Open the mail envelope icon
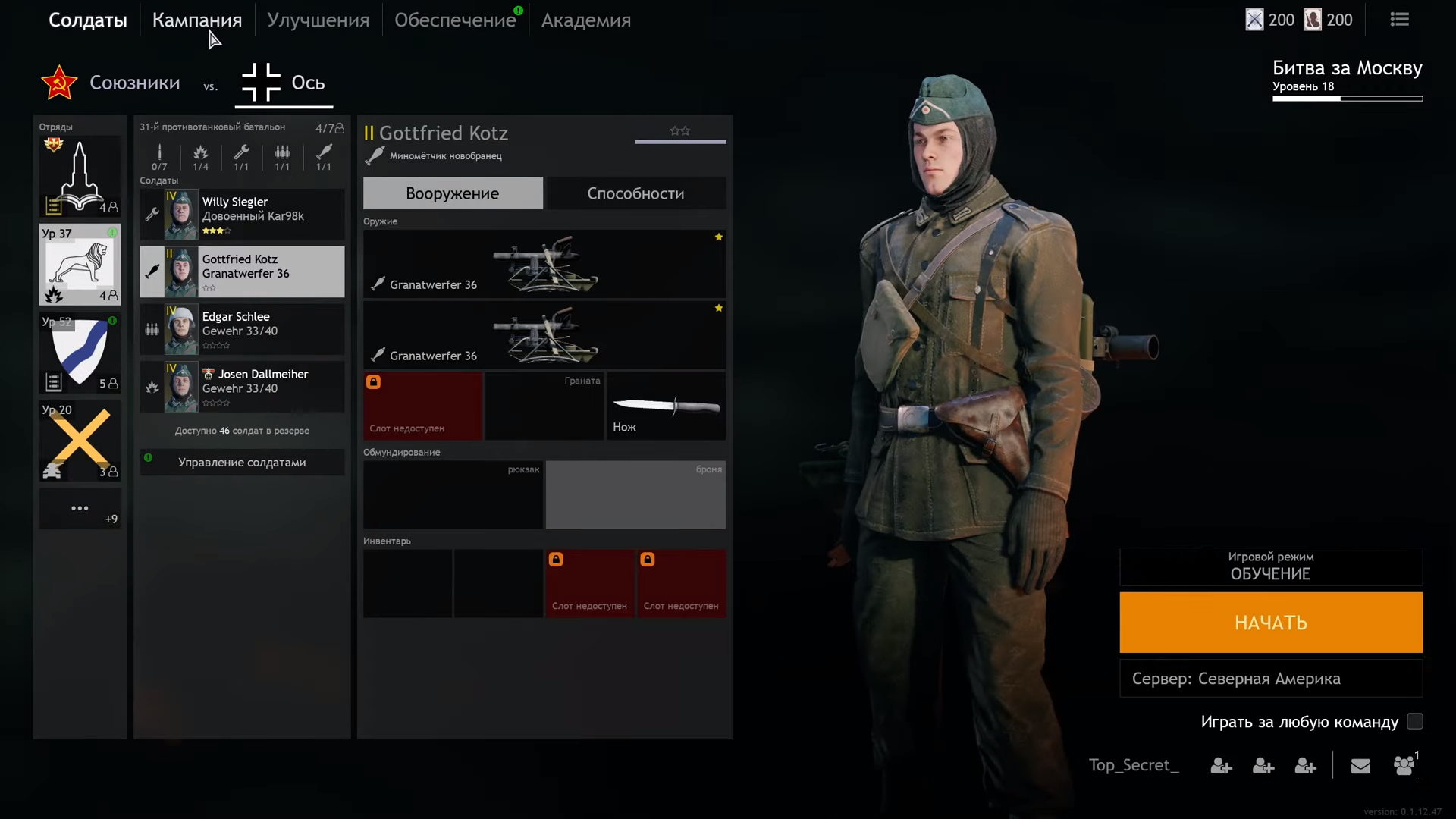Viewport: 1456px width, 819px height. click(1360, 766)
